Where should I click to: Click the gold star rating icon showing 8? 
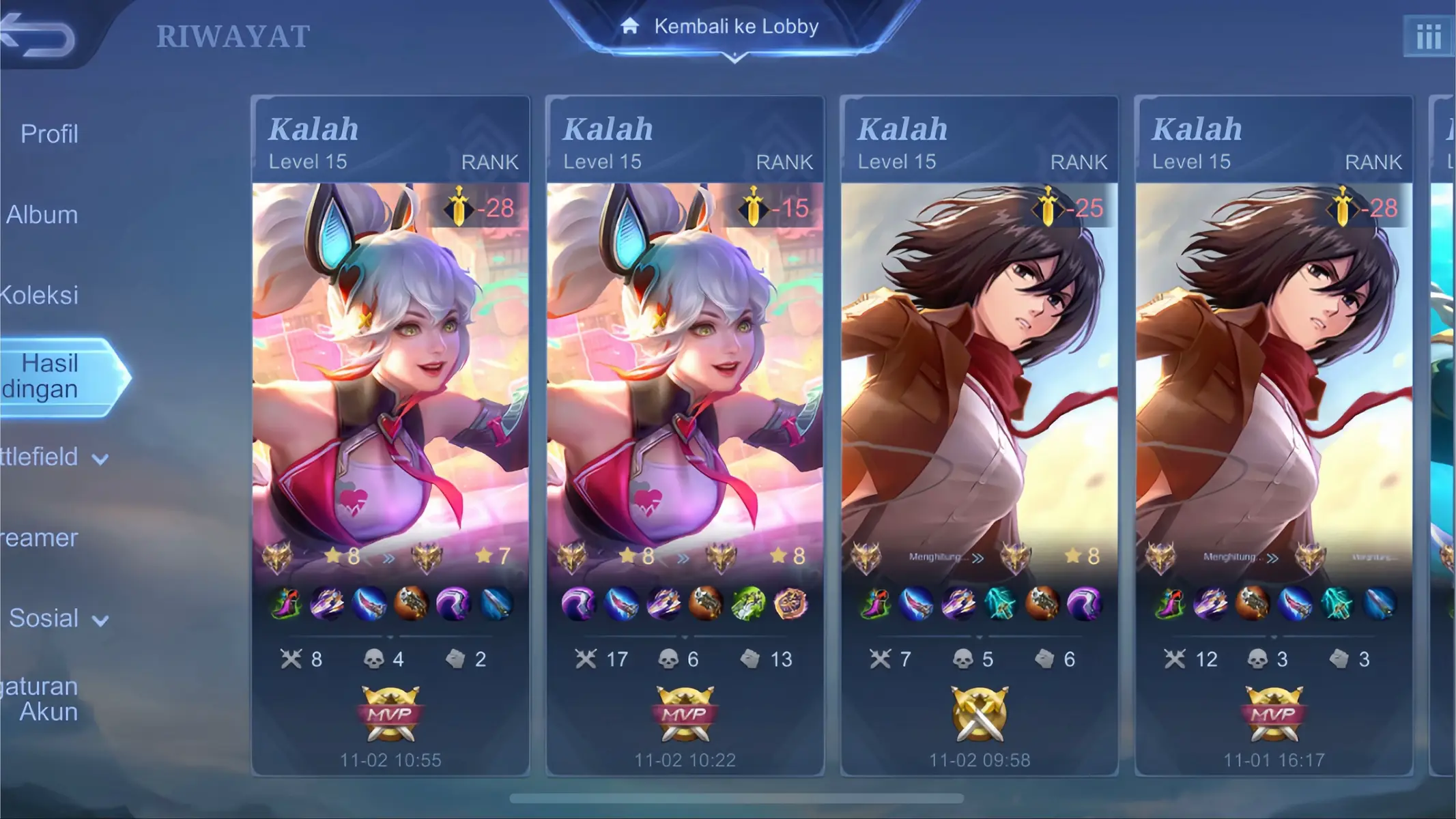coord(332,556)
